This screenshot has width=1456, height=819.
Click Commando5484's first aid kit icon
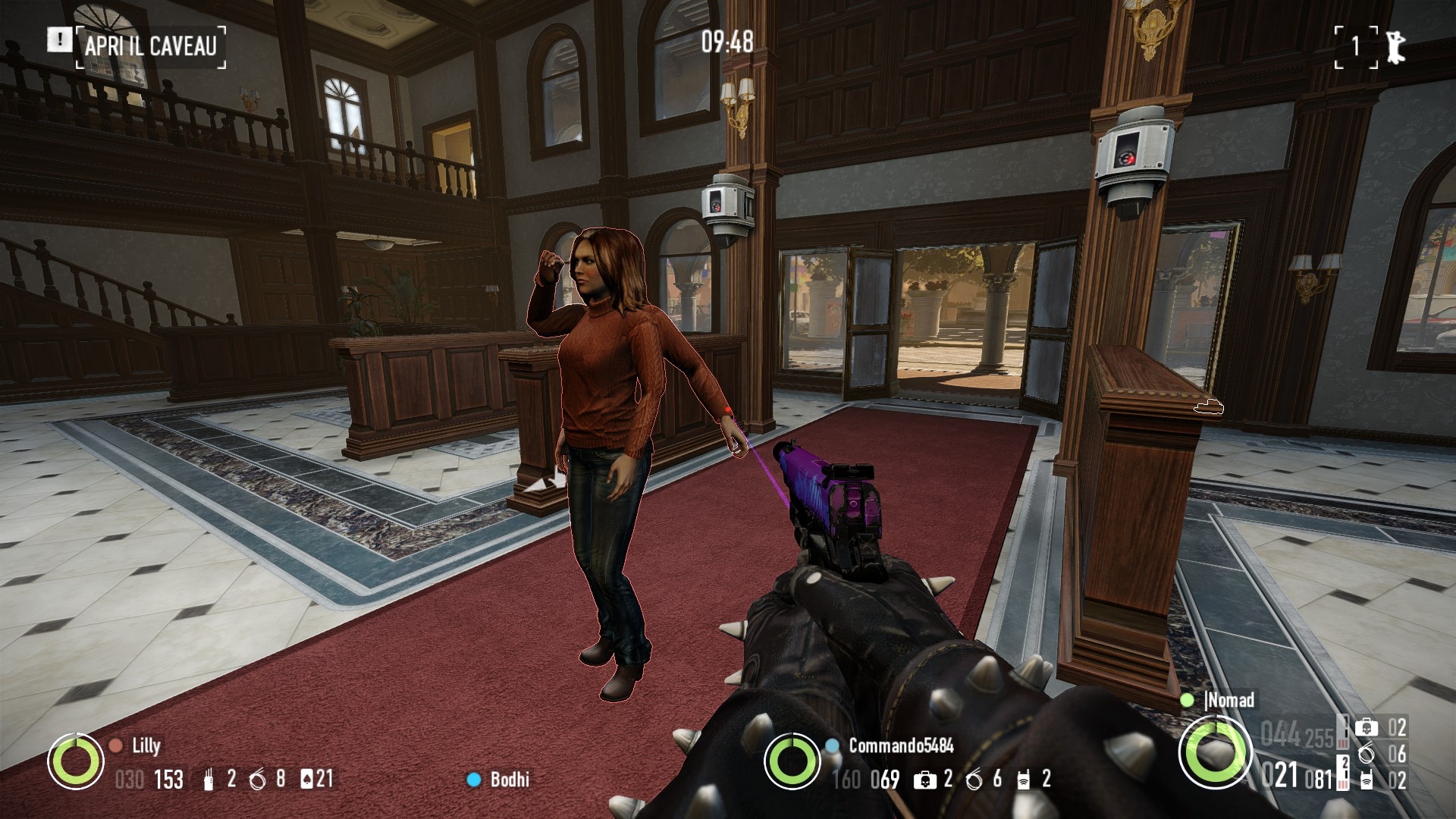point(924,780)
